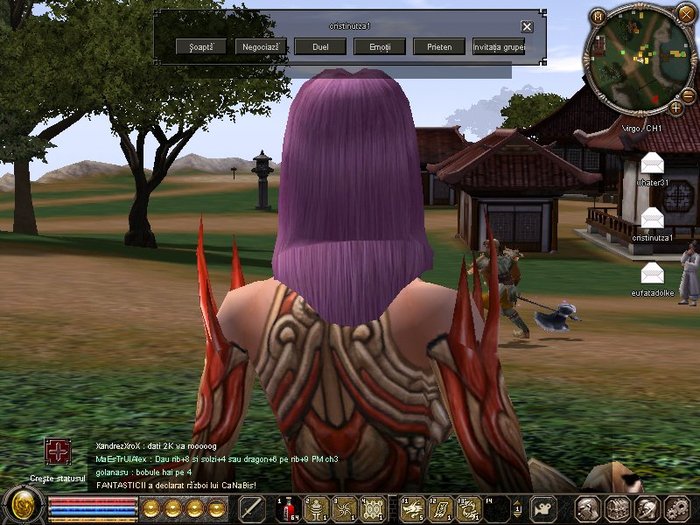
Task: Close the cristinutza1 target panel
Action: 527,27
